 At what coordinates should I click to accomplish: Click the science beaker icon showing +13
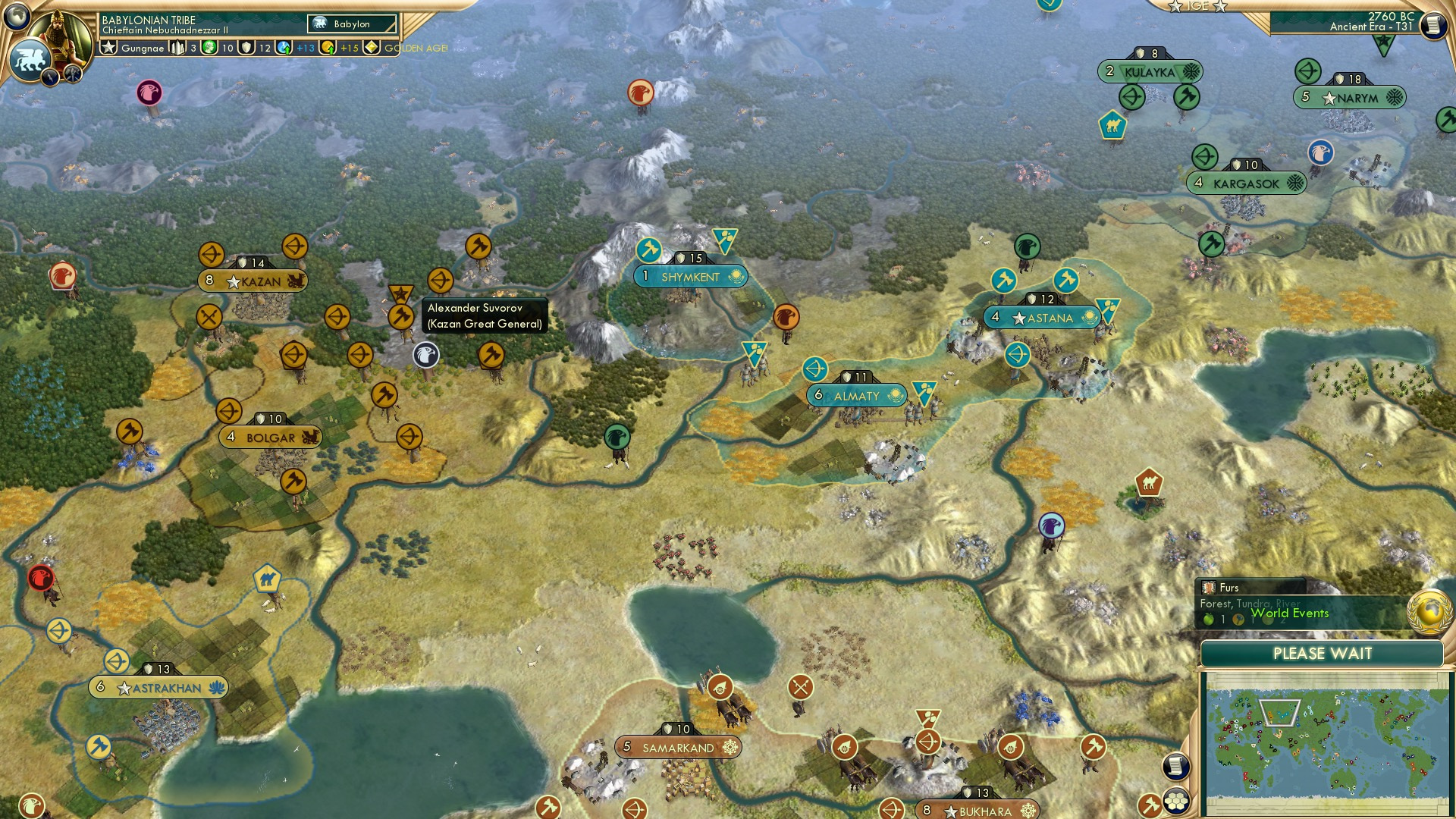point(284,47)
